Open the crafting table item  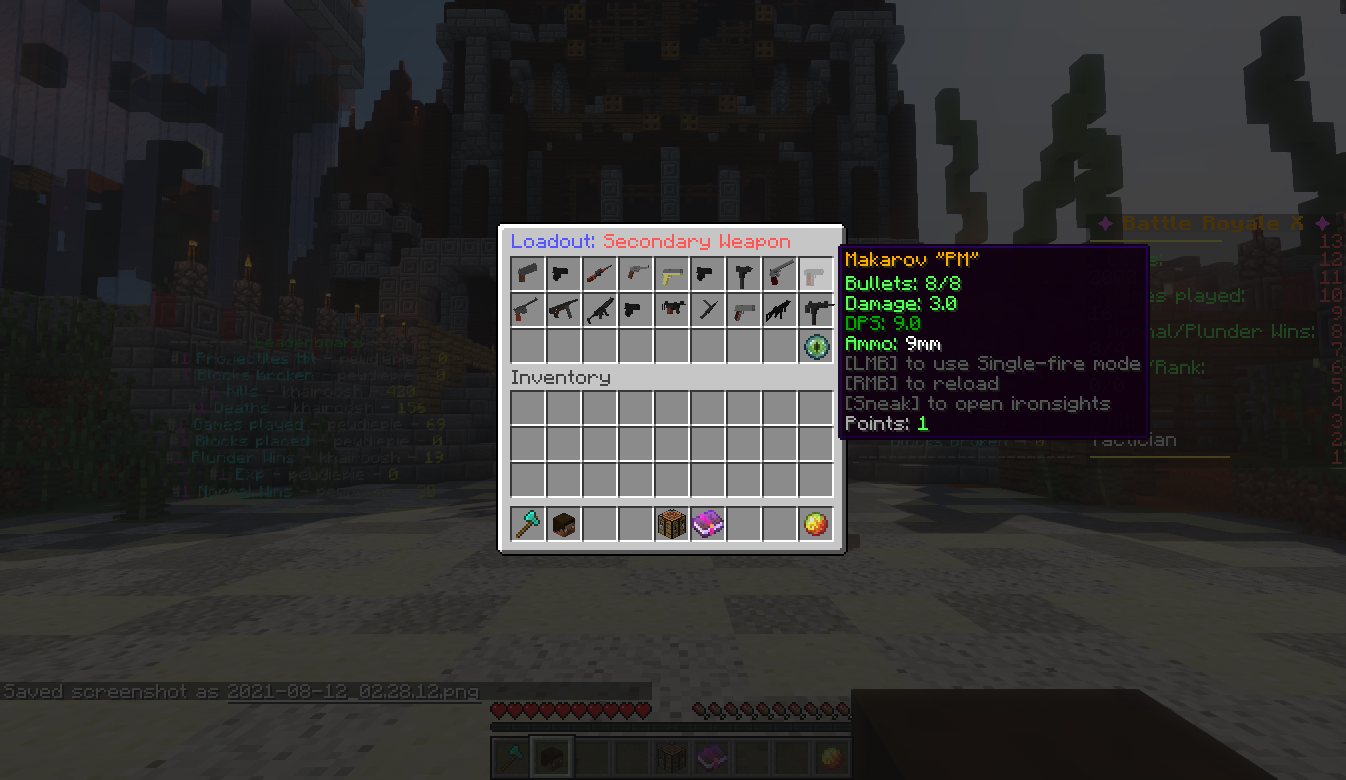[672, 524]
